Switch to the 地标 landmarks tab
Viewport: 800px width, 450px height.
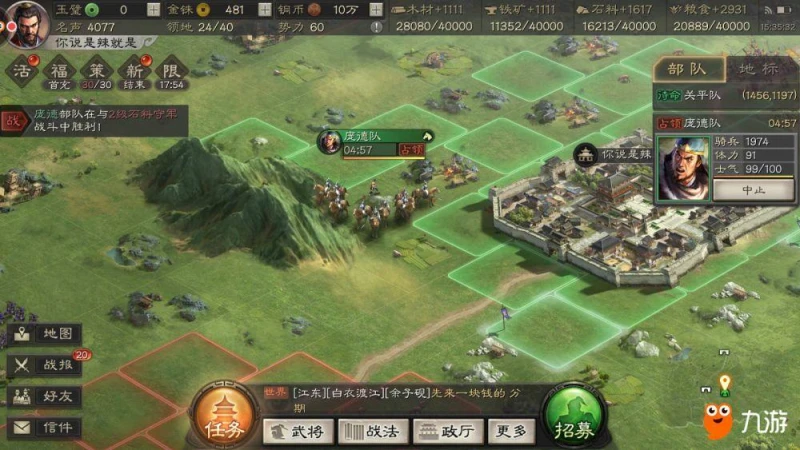point(758,69)
